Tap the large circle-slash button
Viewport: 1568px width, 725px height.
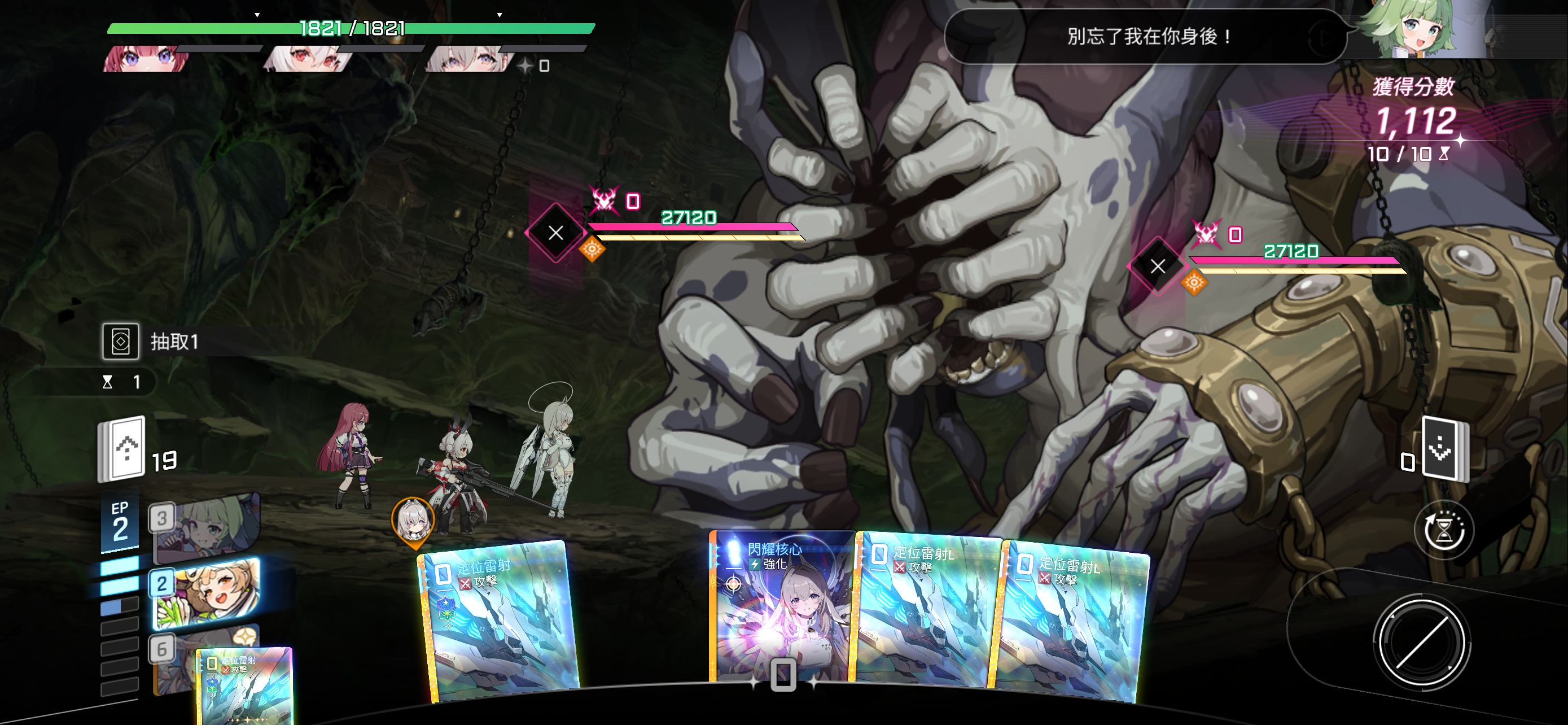point(1421,643)
